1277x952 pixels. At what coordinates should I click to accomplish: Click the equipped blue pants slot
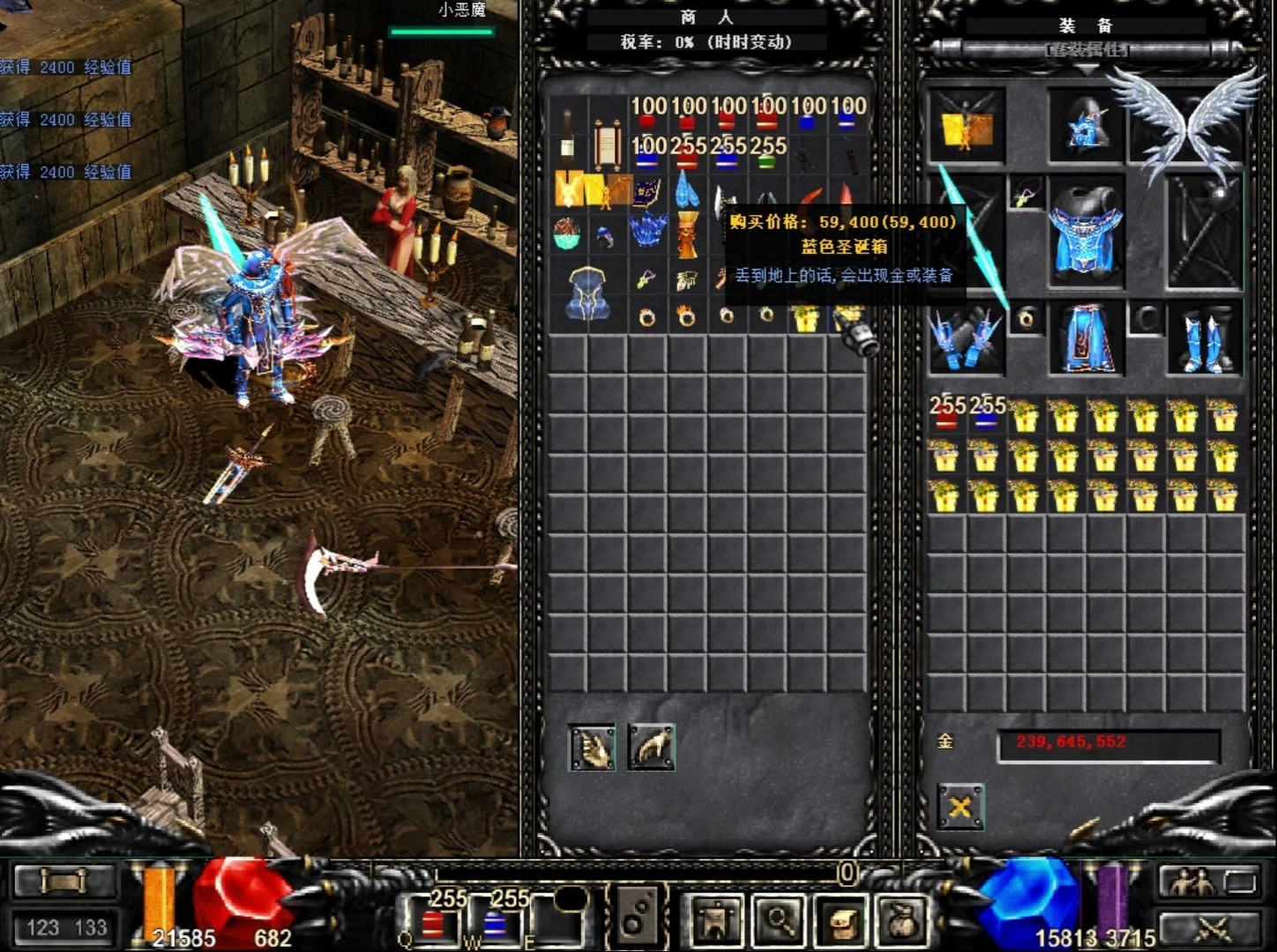point(1085,339)
